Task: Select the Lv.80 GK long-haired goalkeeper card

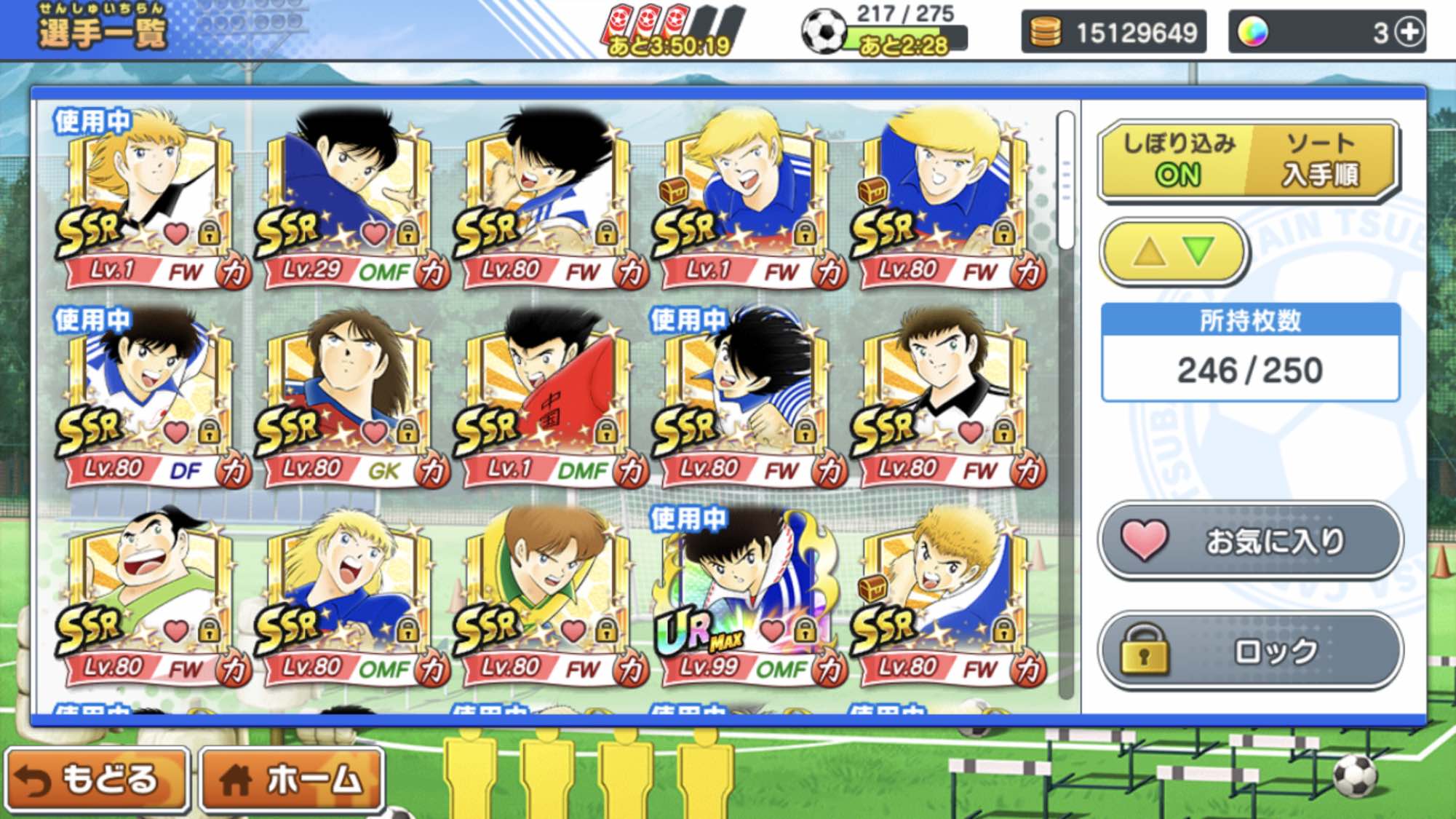Action: pos(350,399)
